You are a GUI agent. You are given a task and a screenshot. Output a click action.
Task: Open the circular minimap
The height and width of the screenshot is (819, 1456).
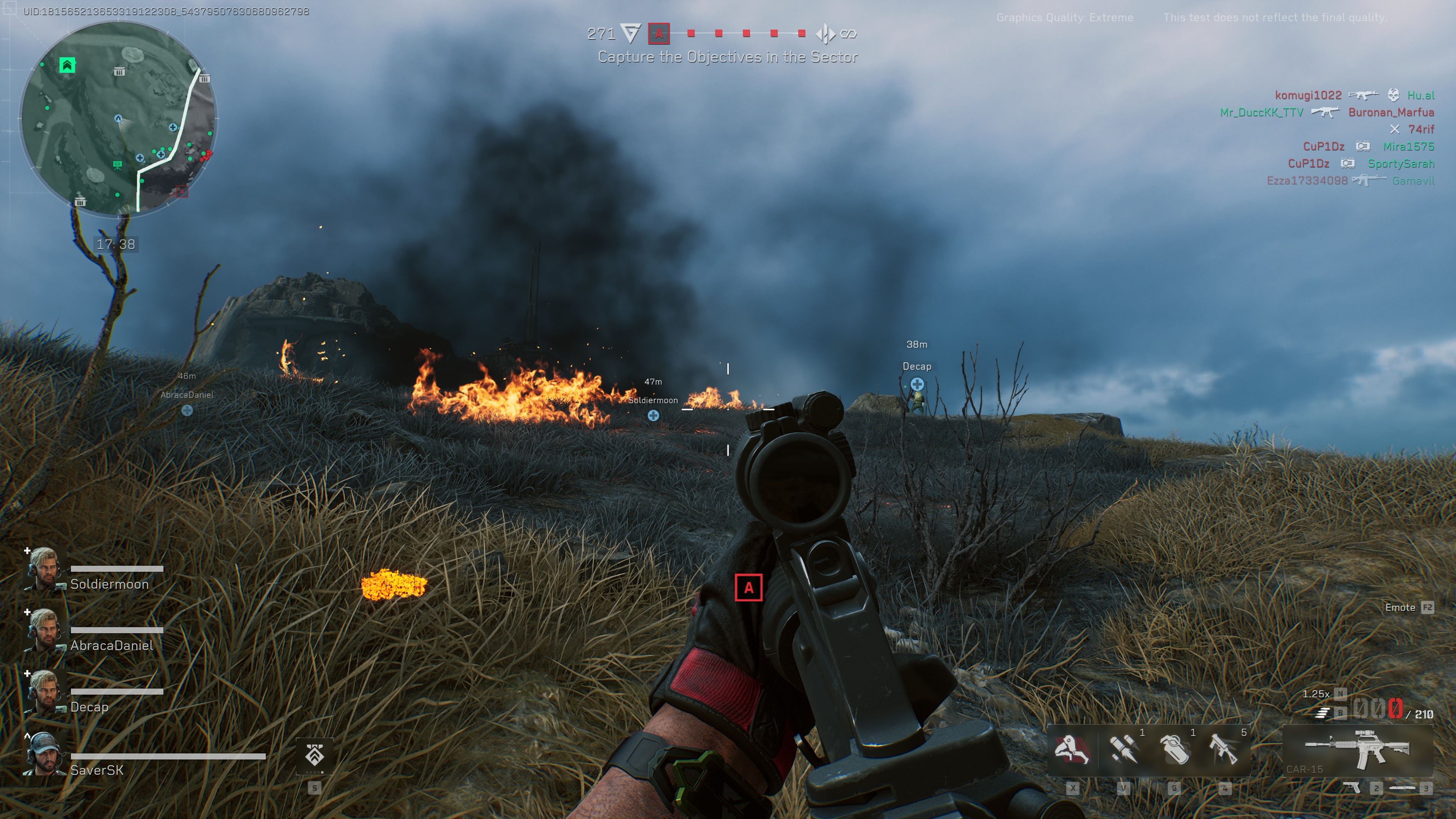[x=119, y=119]
